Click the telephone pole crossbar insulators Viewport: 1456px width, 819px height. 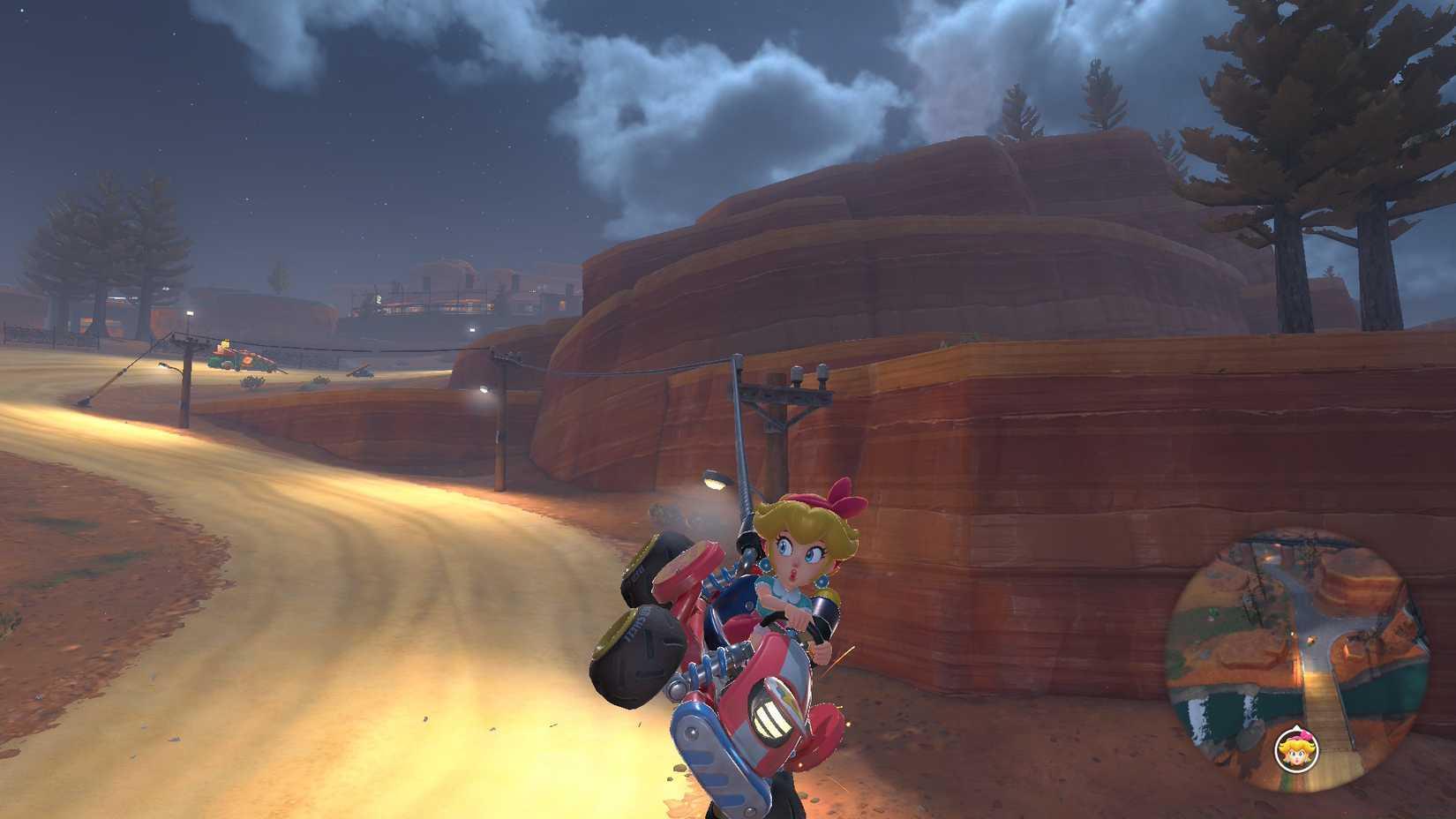pyautogui.click(x=810, y=372)
